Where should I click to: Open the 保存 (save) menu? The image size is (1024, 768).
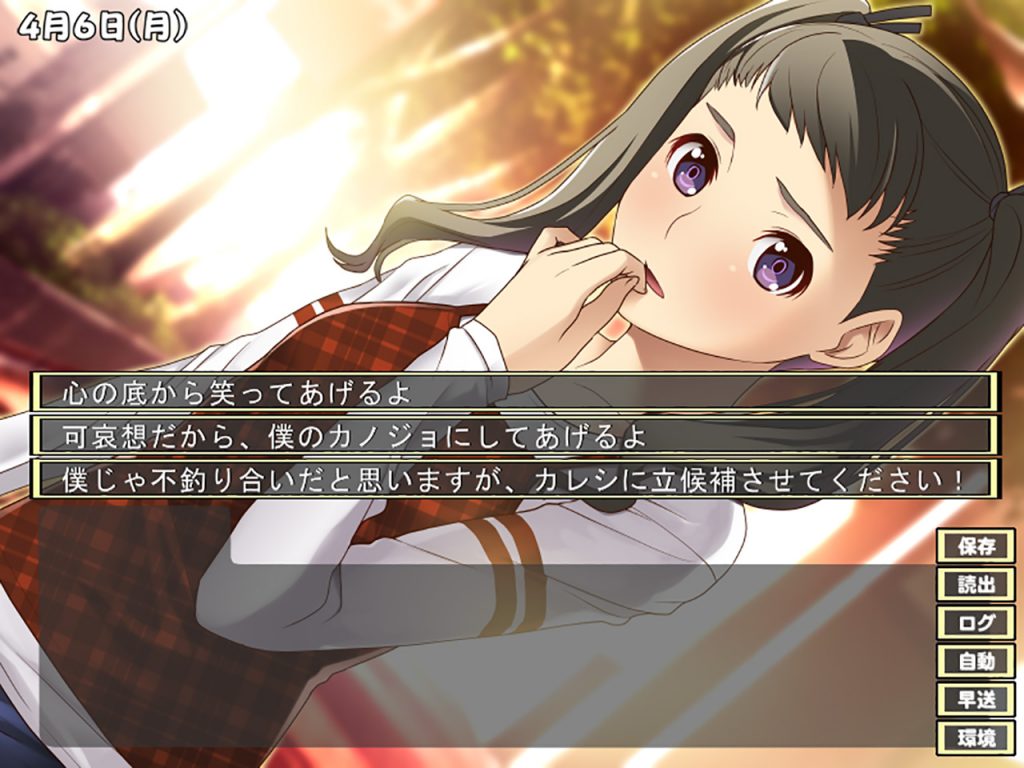(975, 546)
